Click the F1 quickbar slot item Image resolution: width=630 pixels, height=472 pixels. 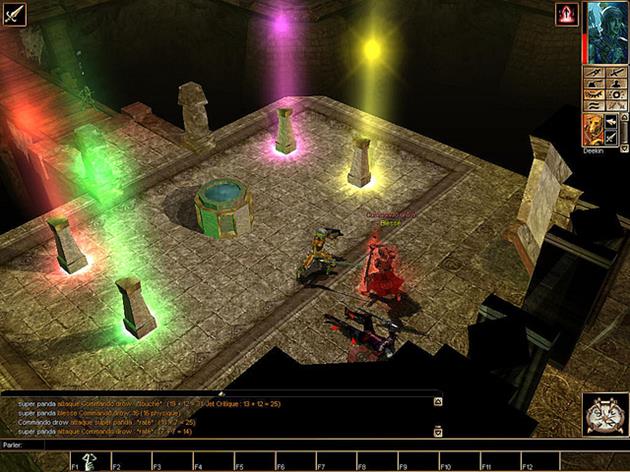88,460
